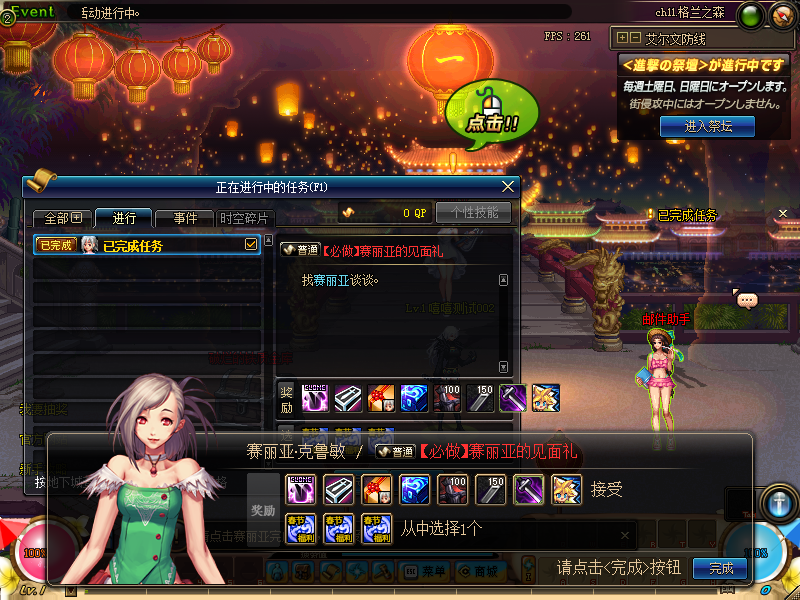Expand the minimap with the plus button
Image resolution: width=800 pixels, height=600 pixels.
coord(623,38)
